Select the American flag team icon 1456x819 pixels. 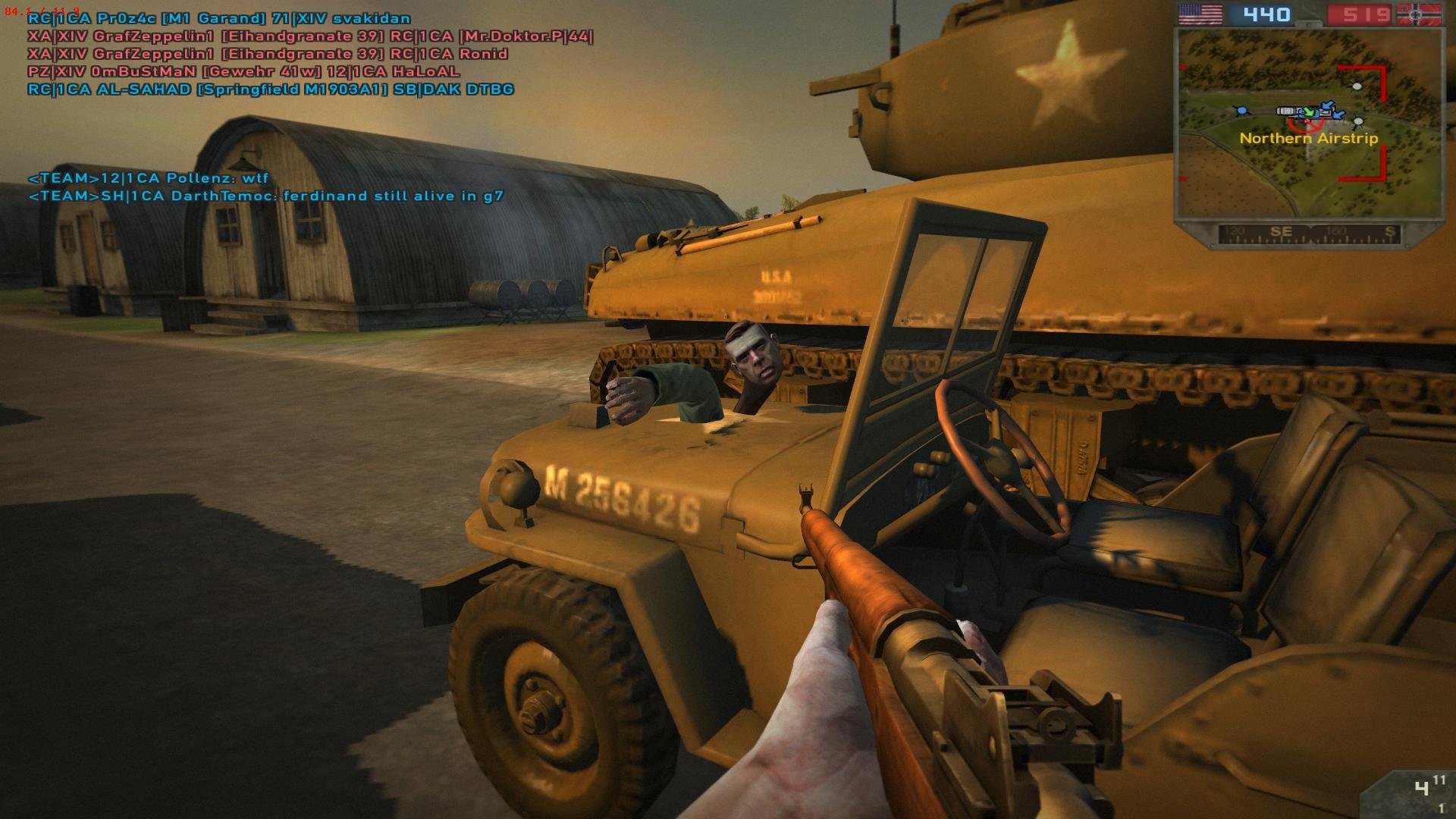coord(1200,14)
